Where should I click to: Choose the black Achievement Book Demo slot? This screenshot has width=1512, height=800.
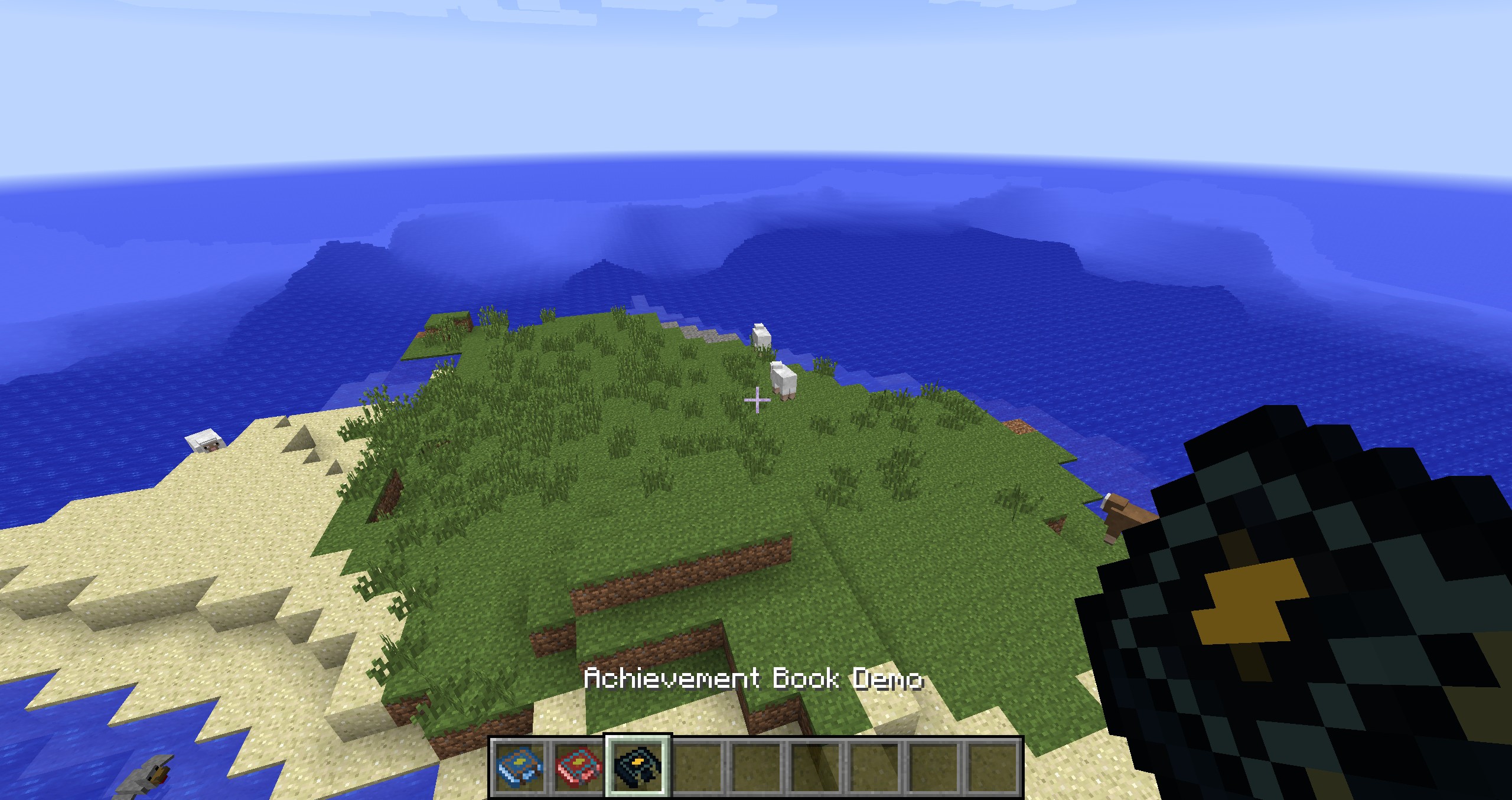click(x=637, y=766)
